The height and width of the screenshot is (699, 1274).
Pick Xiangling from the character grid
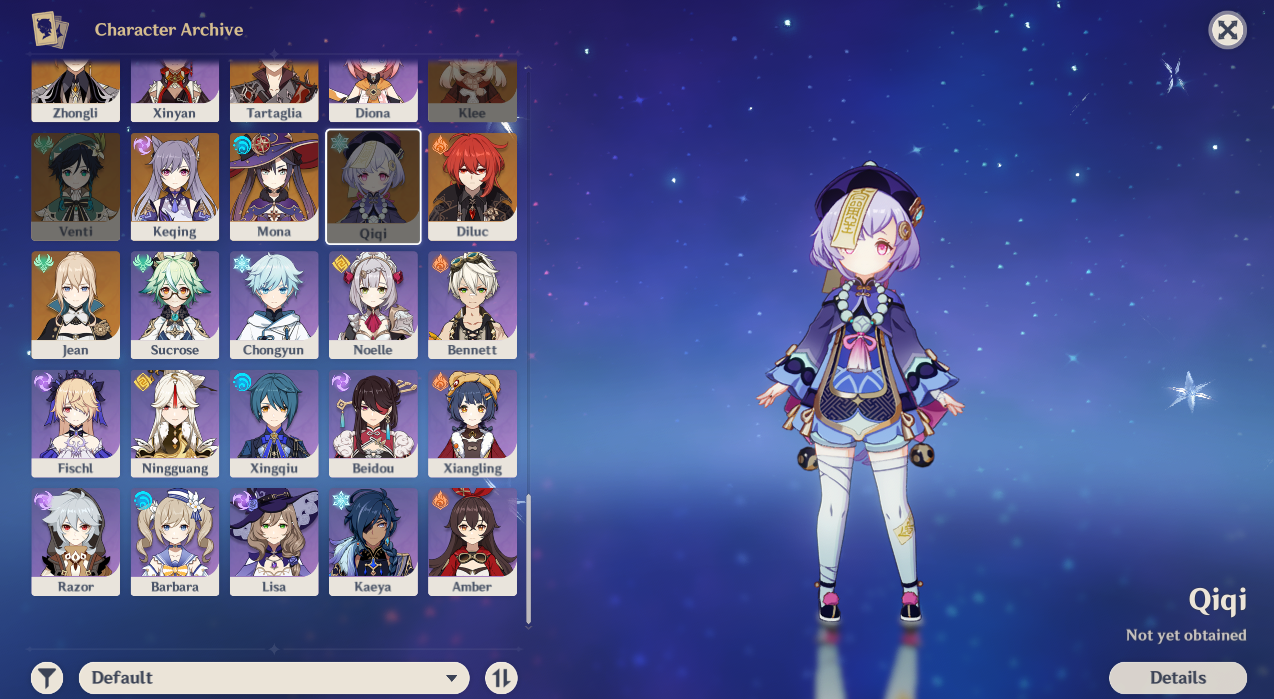click(x=472, y=423)
